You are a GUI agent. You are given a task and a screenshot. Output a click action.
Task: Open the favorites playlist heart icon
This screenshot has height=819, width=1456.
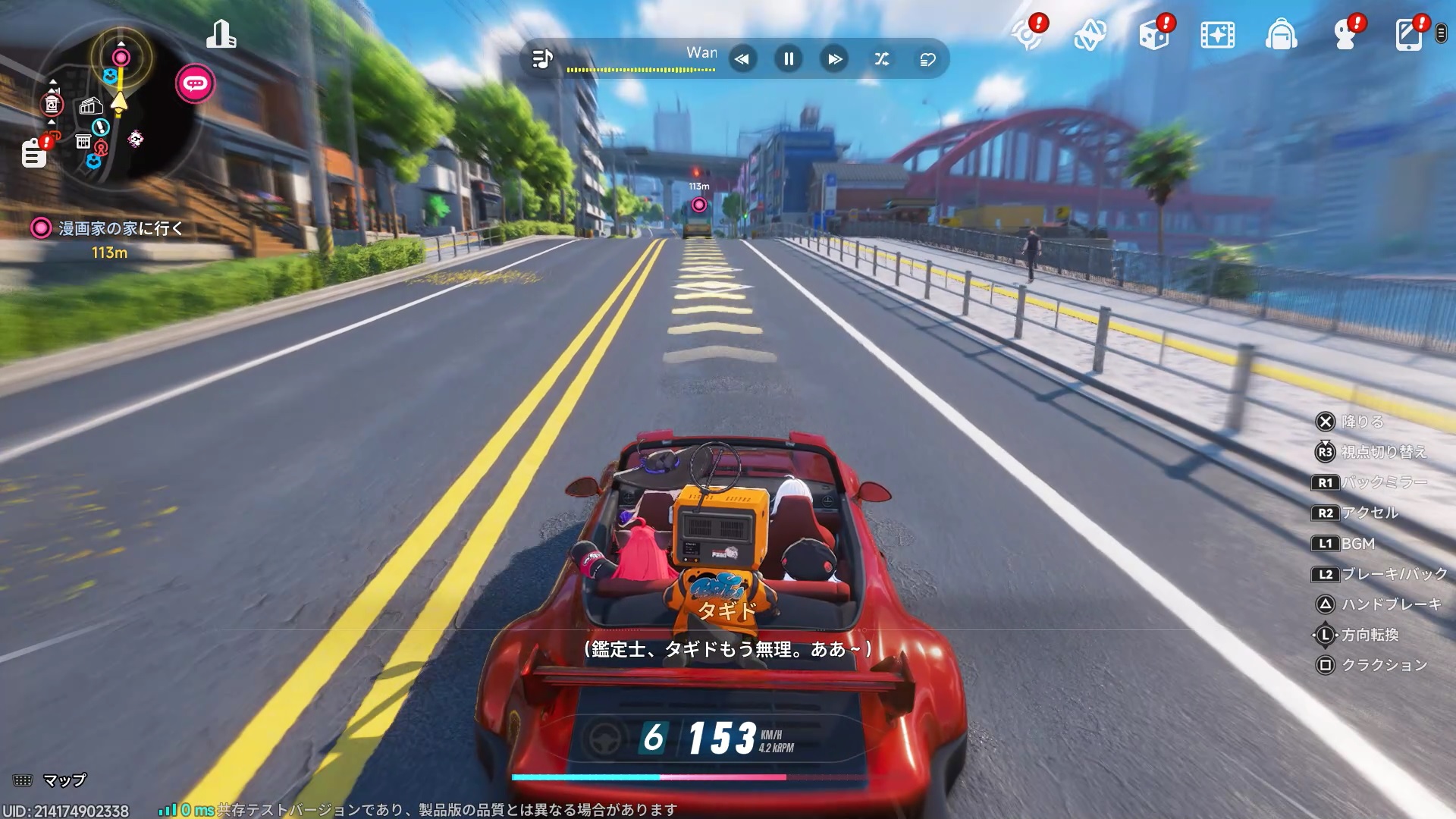click(x=927, y=59)
